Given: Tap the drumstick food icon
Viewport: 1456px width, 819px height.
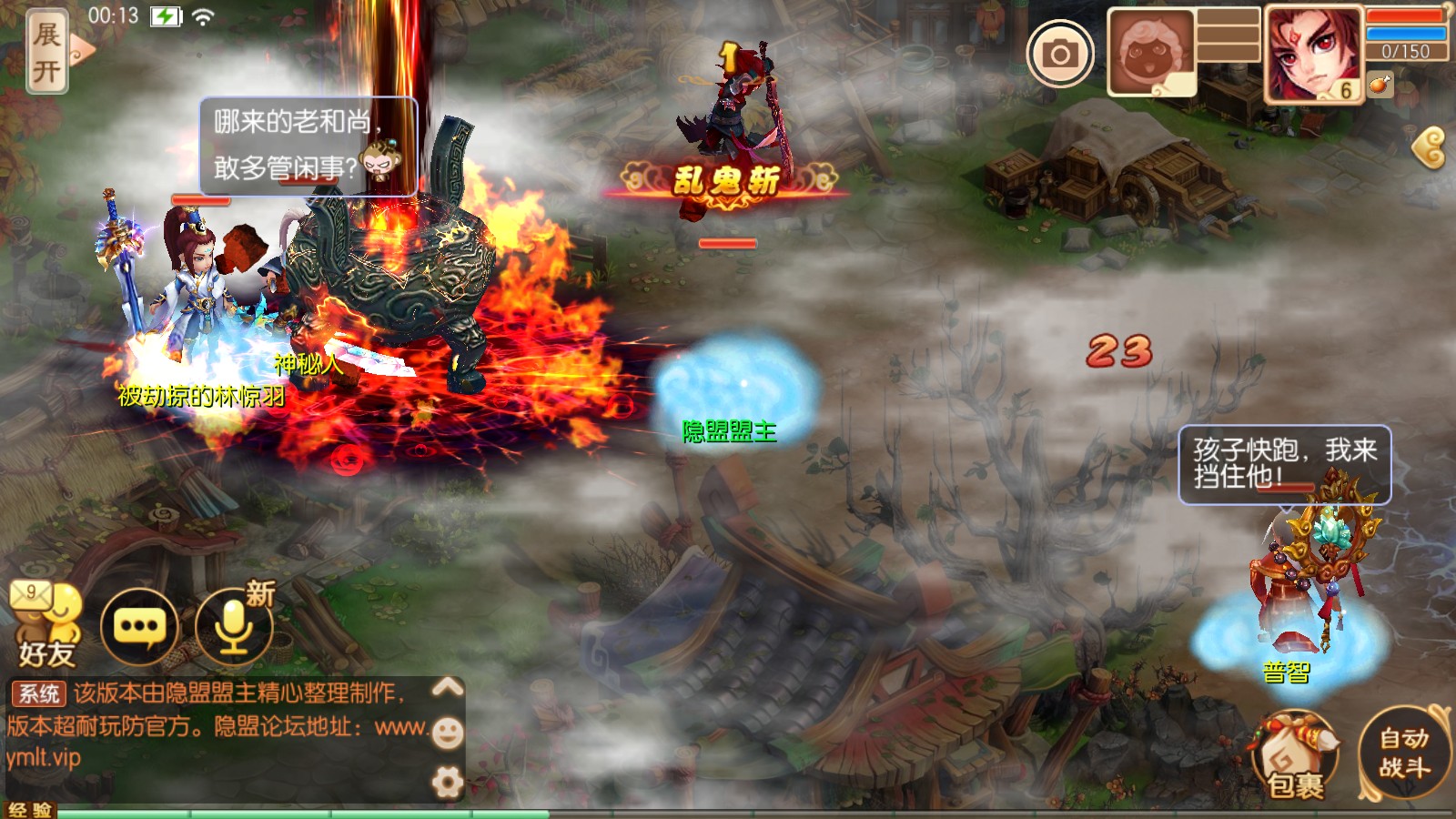Looking at the screenshot, I should click(1380, 85).
